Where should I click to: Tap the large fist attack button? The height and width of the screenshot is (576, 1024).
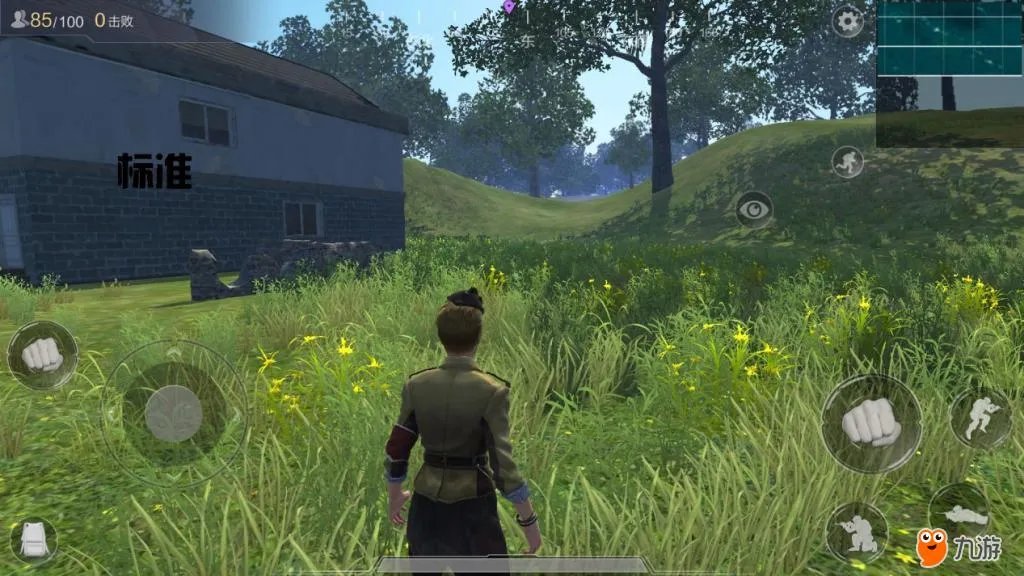coord(871,424)
